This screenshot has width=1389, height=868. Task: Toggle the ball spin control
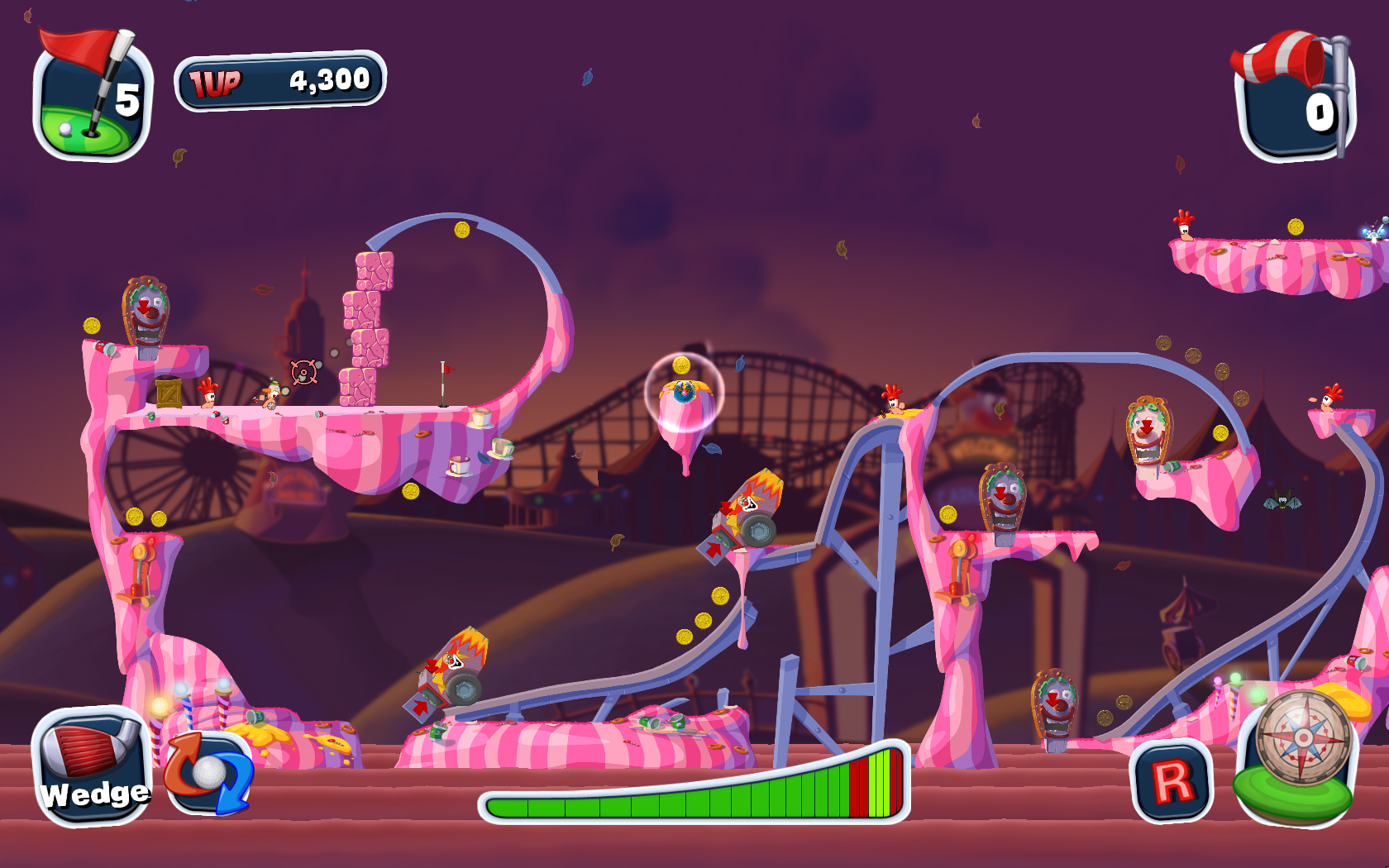(208, 773)
